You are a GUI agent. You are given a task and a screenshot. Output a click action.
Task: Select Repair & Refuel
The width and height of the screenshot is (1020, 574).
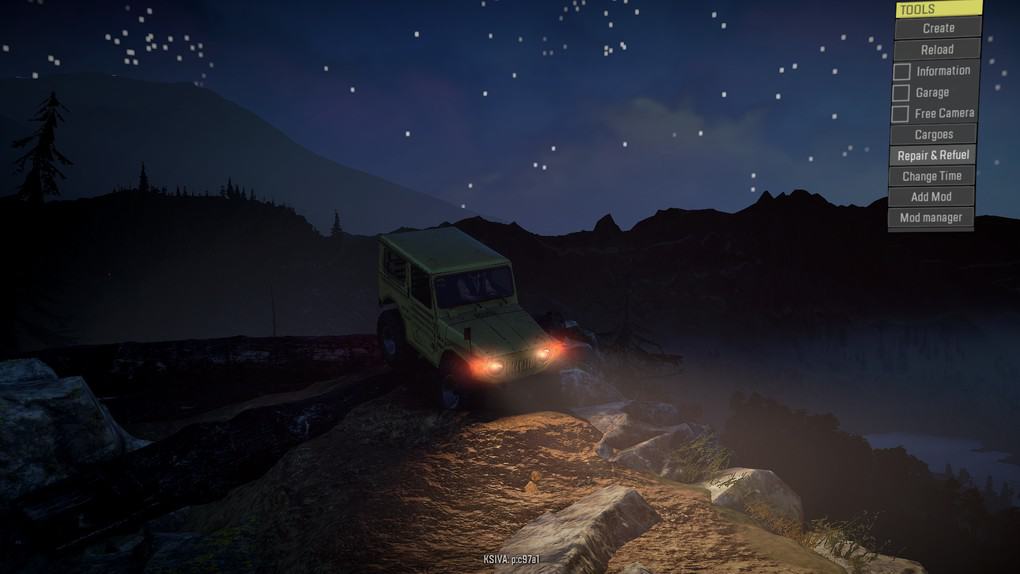(x=932, y=155)
